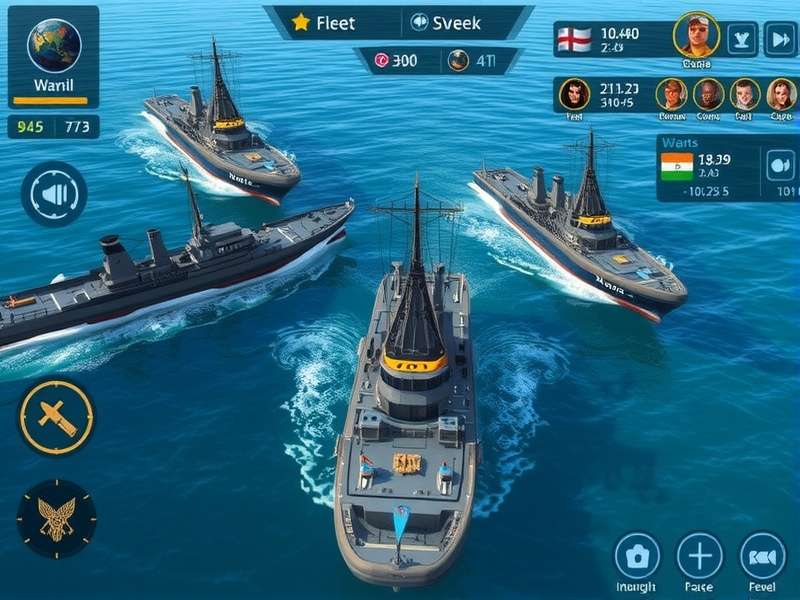800x600 pixels.
Task: Open the camera button at bottom right
Action: (x=637, y=556)
